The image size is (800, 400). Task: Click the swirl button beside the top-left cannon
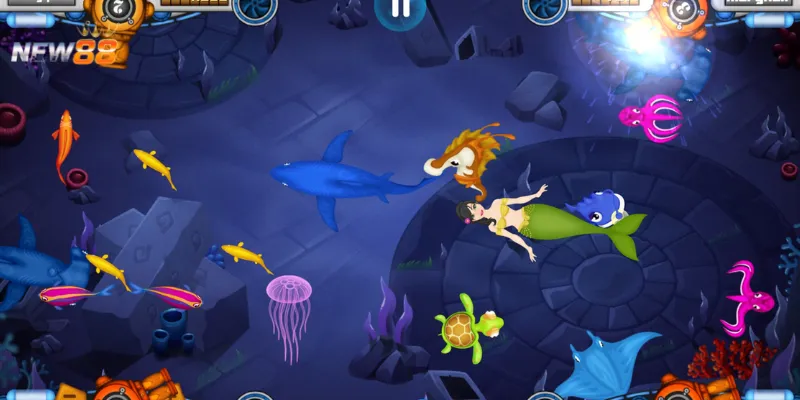[x=255, y=8]
